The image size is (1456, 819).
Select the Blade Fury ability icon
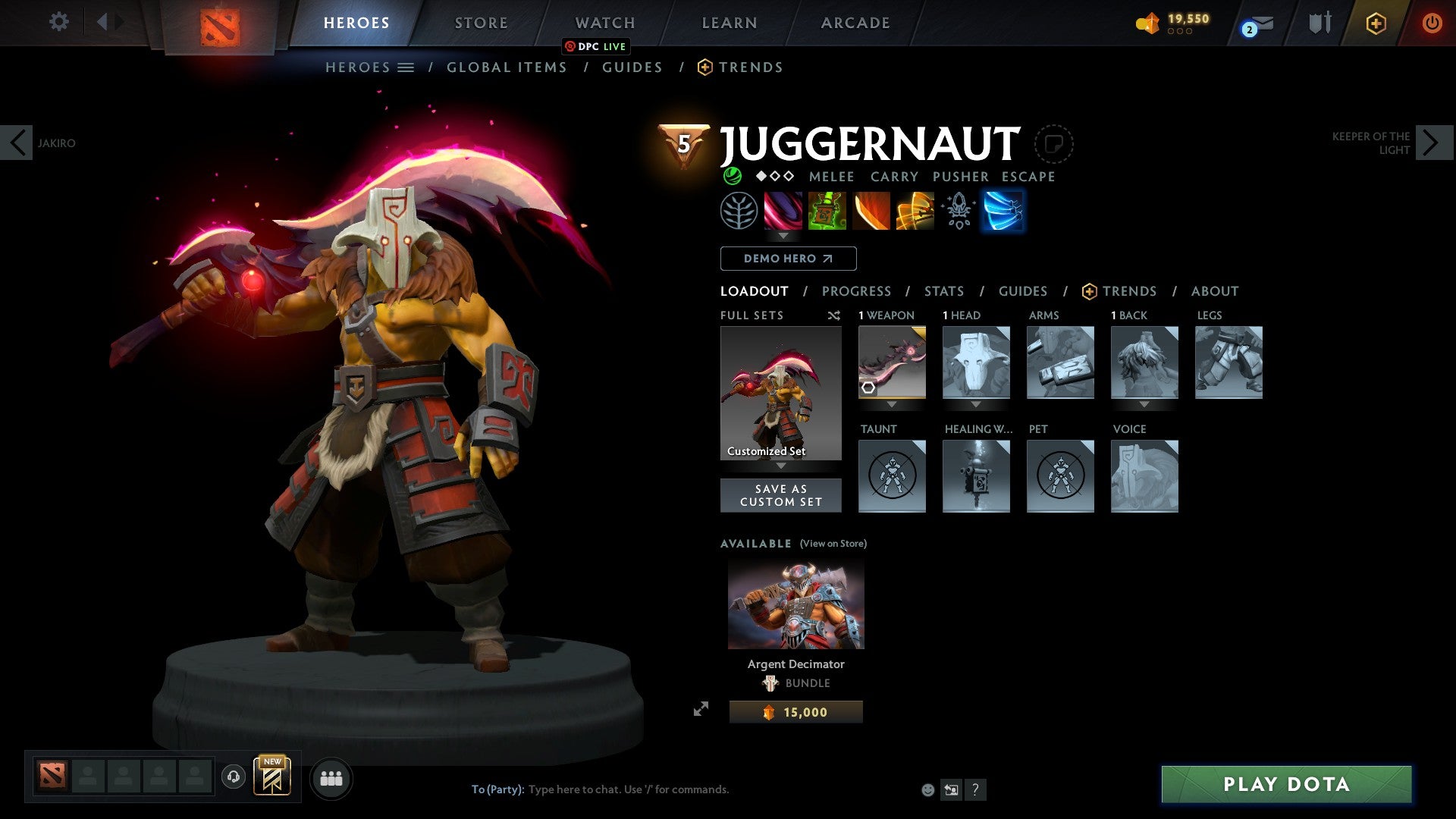coord(783,211)
